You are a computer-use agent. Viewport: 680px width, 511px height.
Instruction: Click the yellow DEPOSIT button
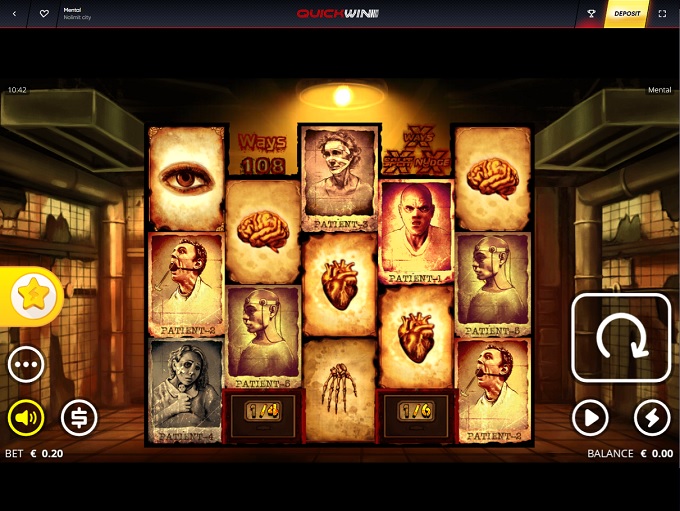626,14
